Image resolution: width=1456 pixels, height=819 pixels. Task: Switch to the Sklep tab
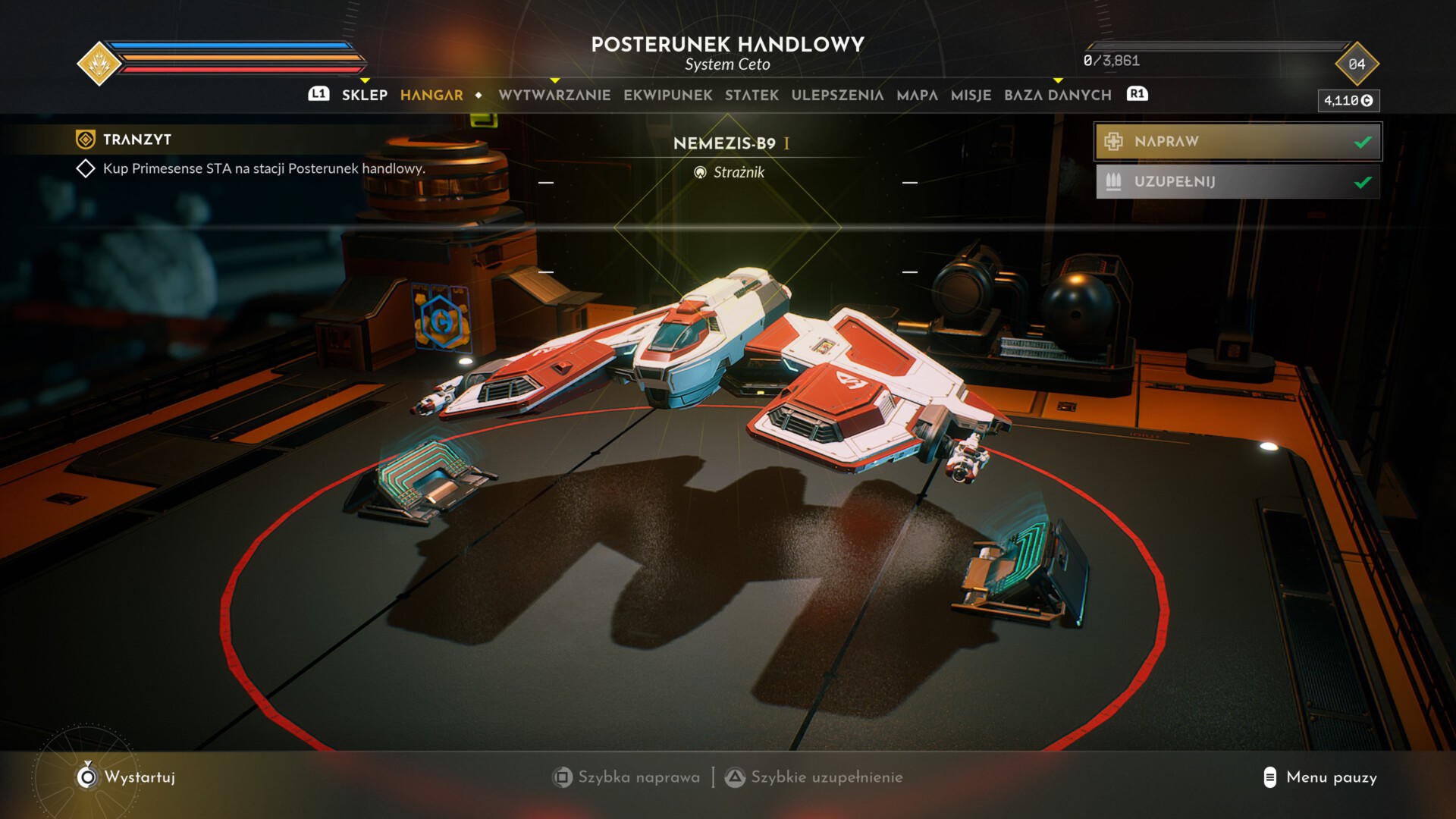coord(364,95)
